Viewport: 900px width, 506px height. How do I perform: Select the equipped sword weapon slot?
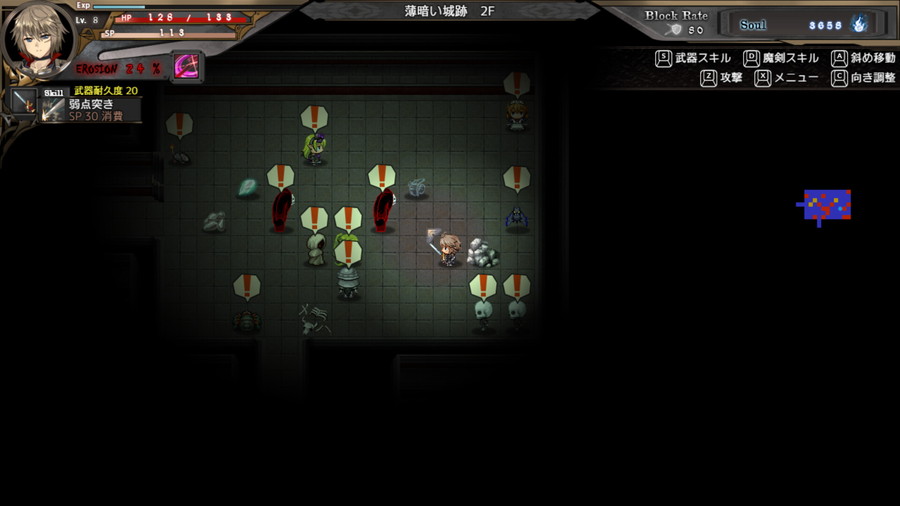click(24, 102)
